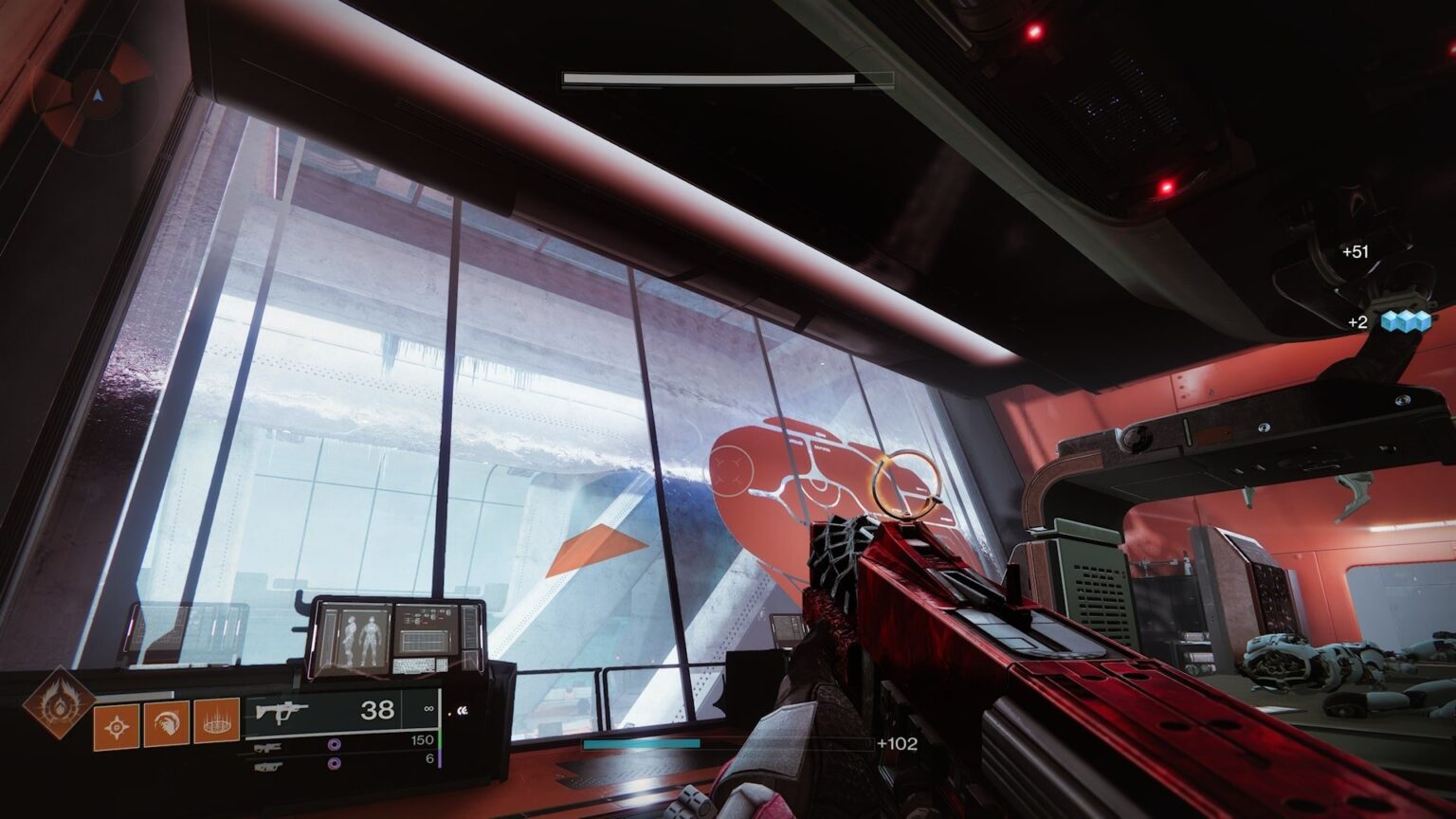
Task: Click the blue Glimmer cubes icon
Action: click(1405, 321)
